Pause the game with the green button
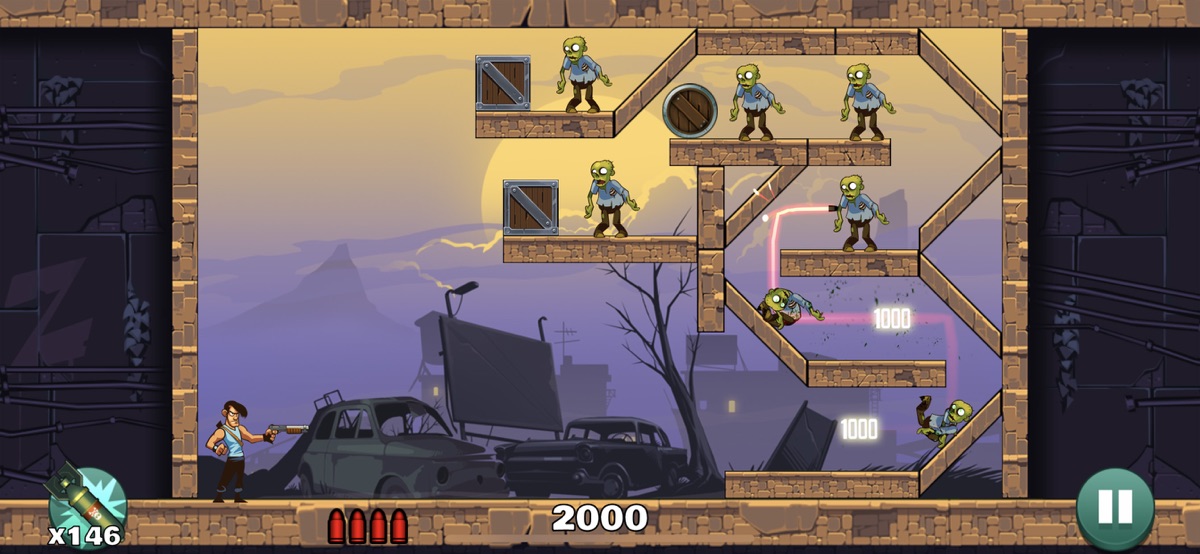This screenshot has width=1200, height=554. coord(1114,507)
